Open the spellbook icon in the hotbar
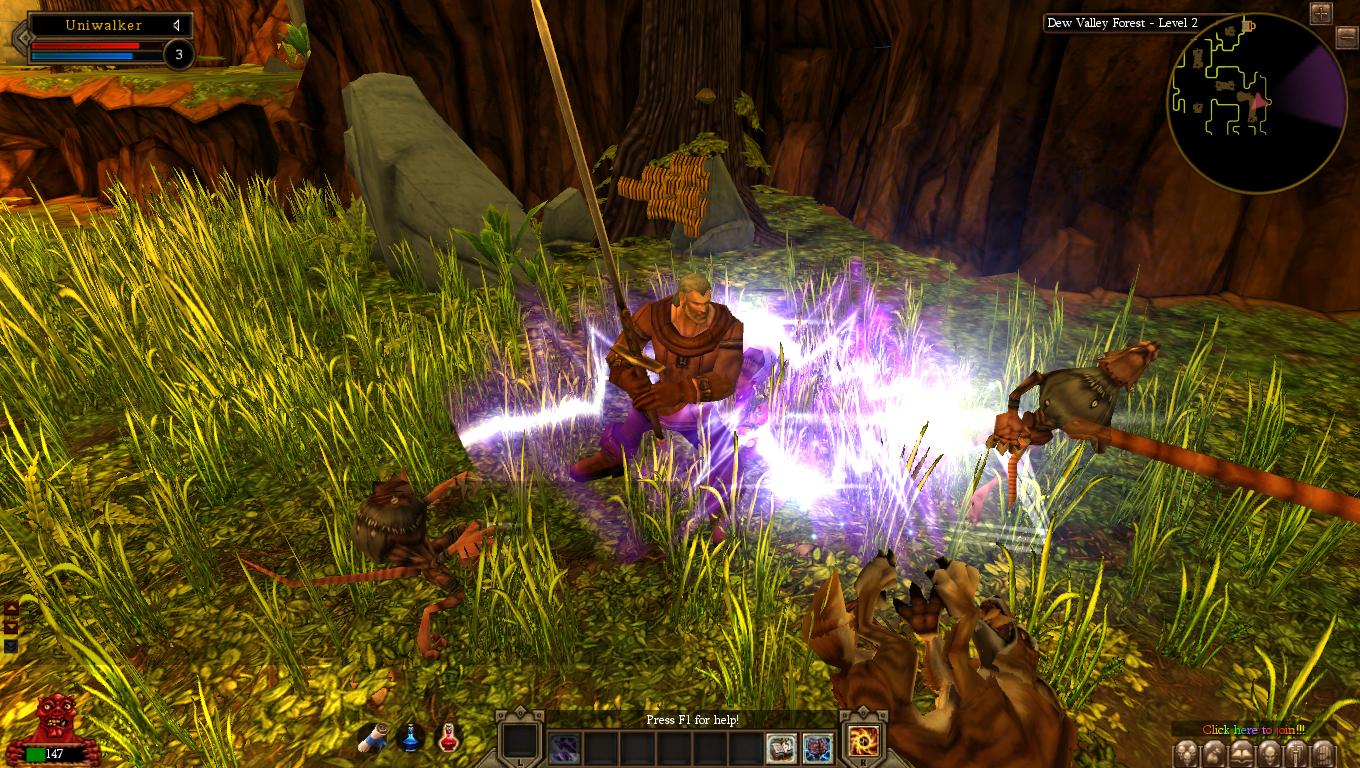This screenshot has height=768, width=1360. [781, 747]
